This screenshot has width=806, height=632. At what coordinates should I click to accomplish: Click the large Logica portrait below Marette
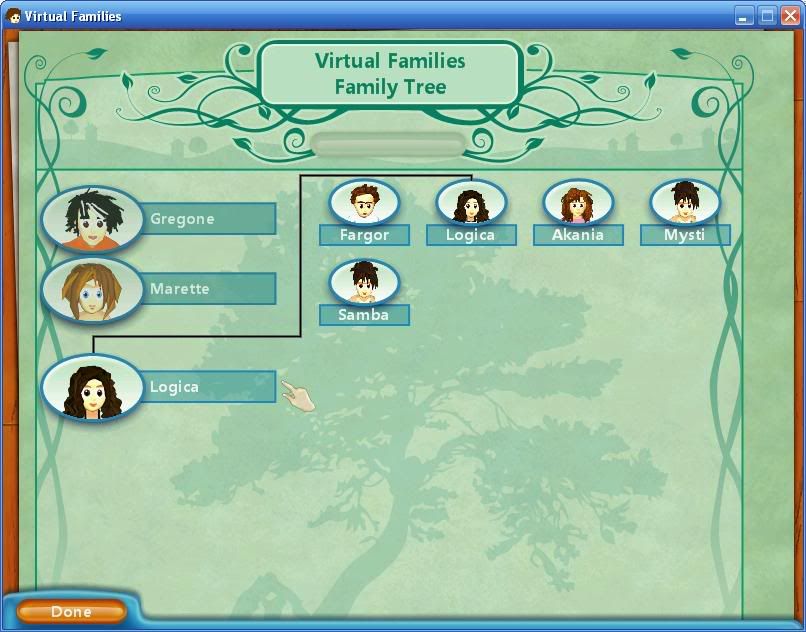tap(92, 388)
